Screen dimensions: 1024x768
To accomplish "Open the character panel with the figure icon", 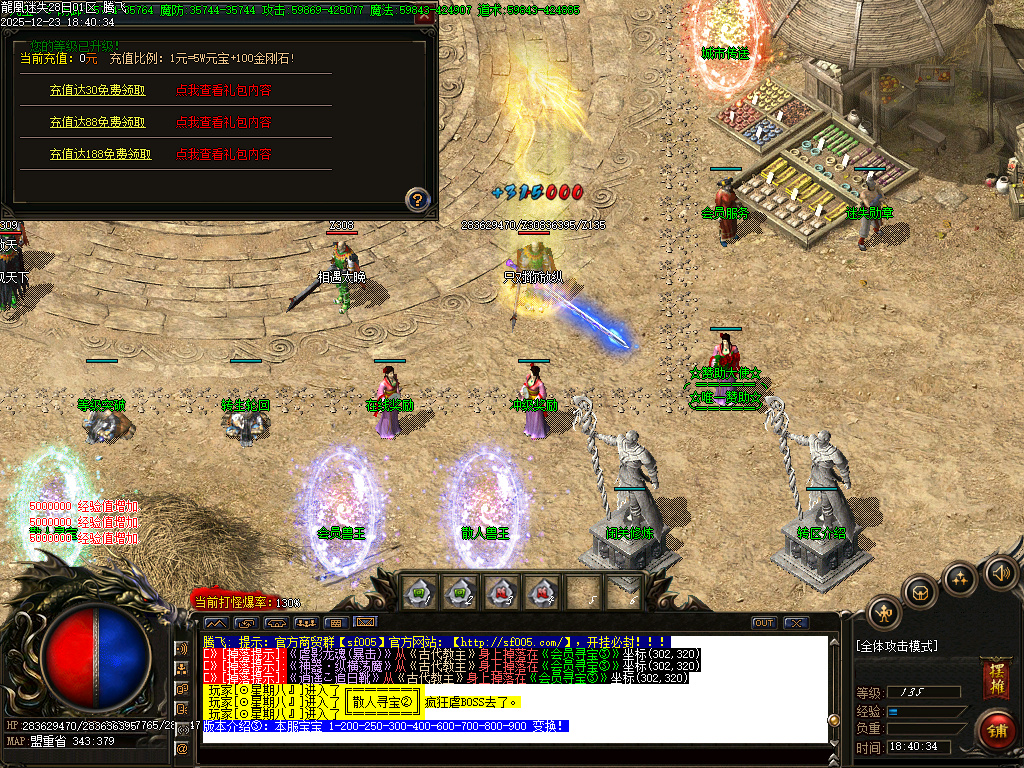I will click(x=884, y=612).
